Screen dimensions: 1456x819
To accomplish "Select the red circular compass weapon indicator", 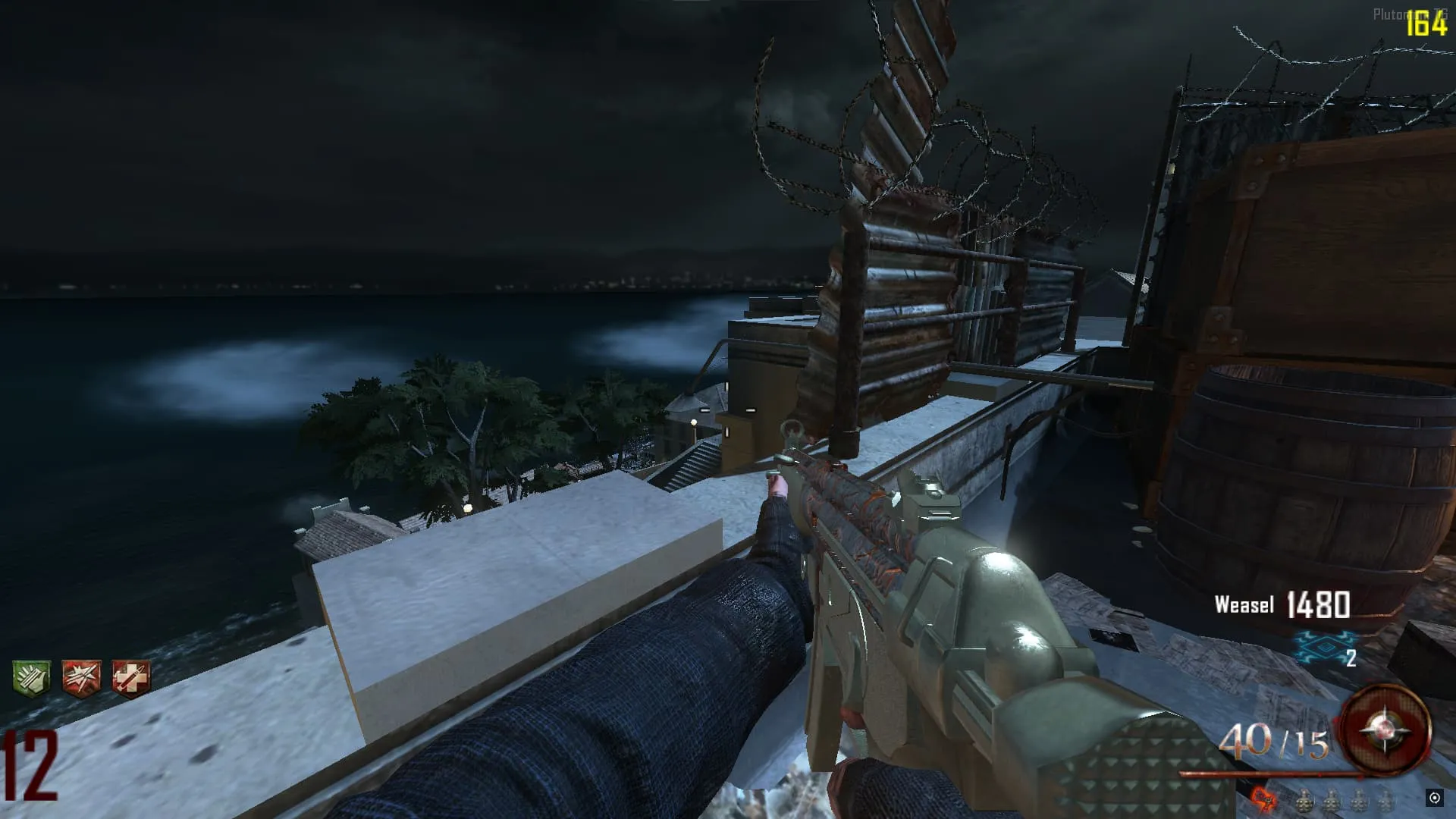I will 1385,730.
